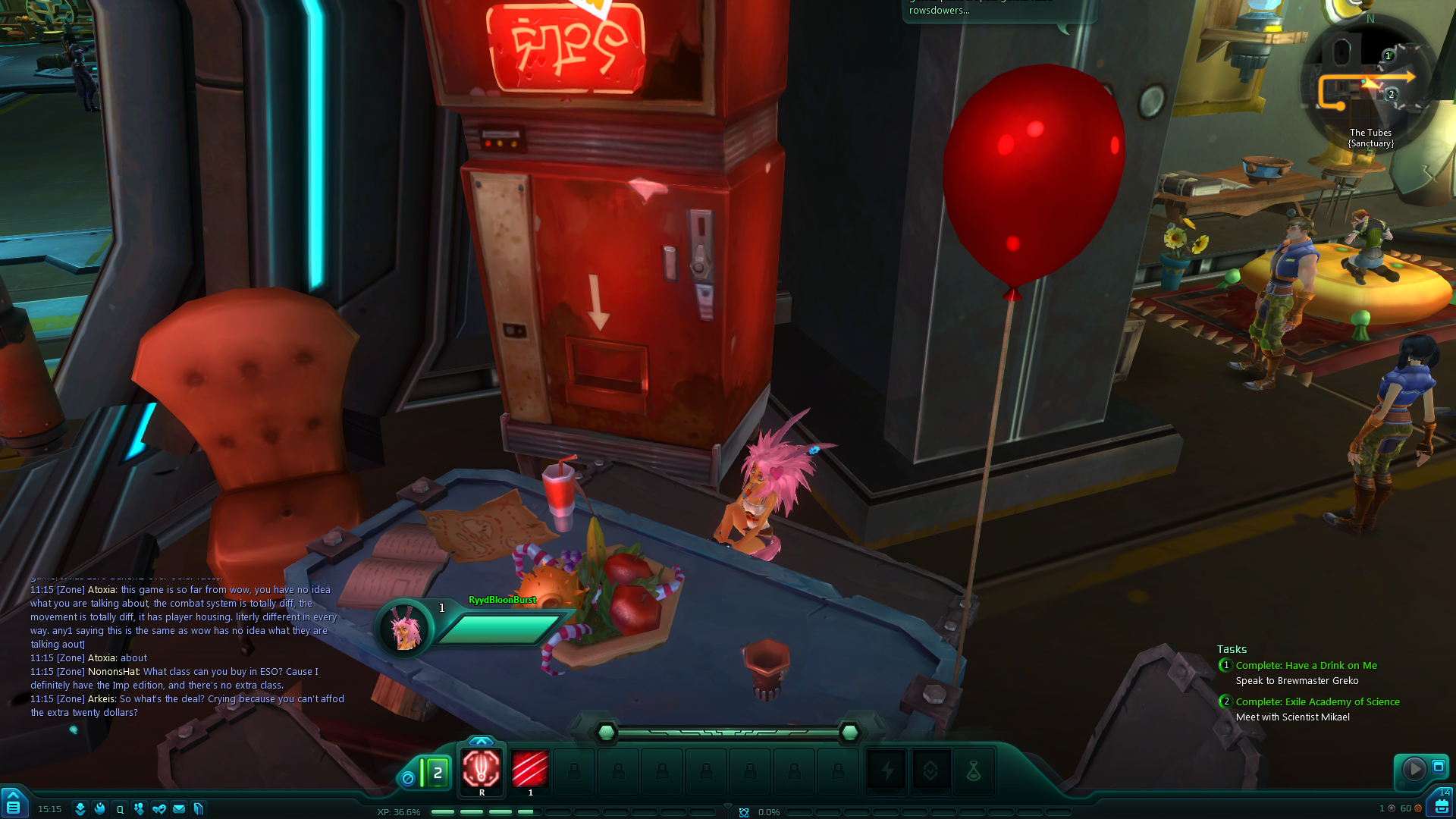Image resolution: width=1456 pixels, height=819 pixels.
Task: Open the flame icon in the bottom toolbar
Action: pyautogui.click(x=99, y=809)
